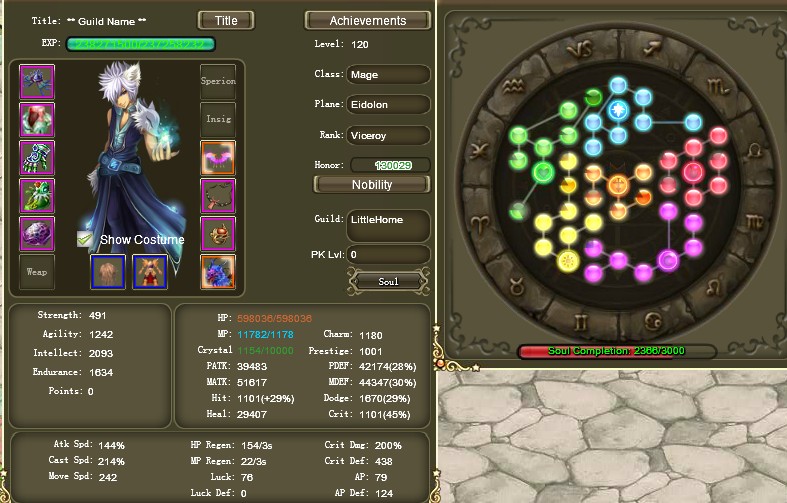Screen dimensions: 787x503
Task: Select the red outfit costume slot
Action: (x=150, y=271)
